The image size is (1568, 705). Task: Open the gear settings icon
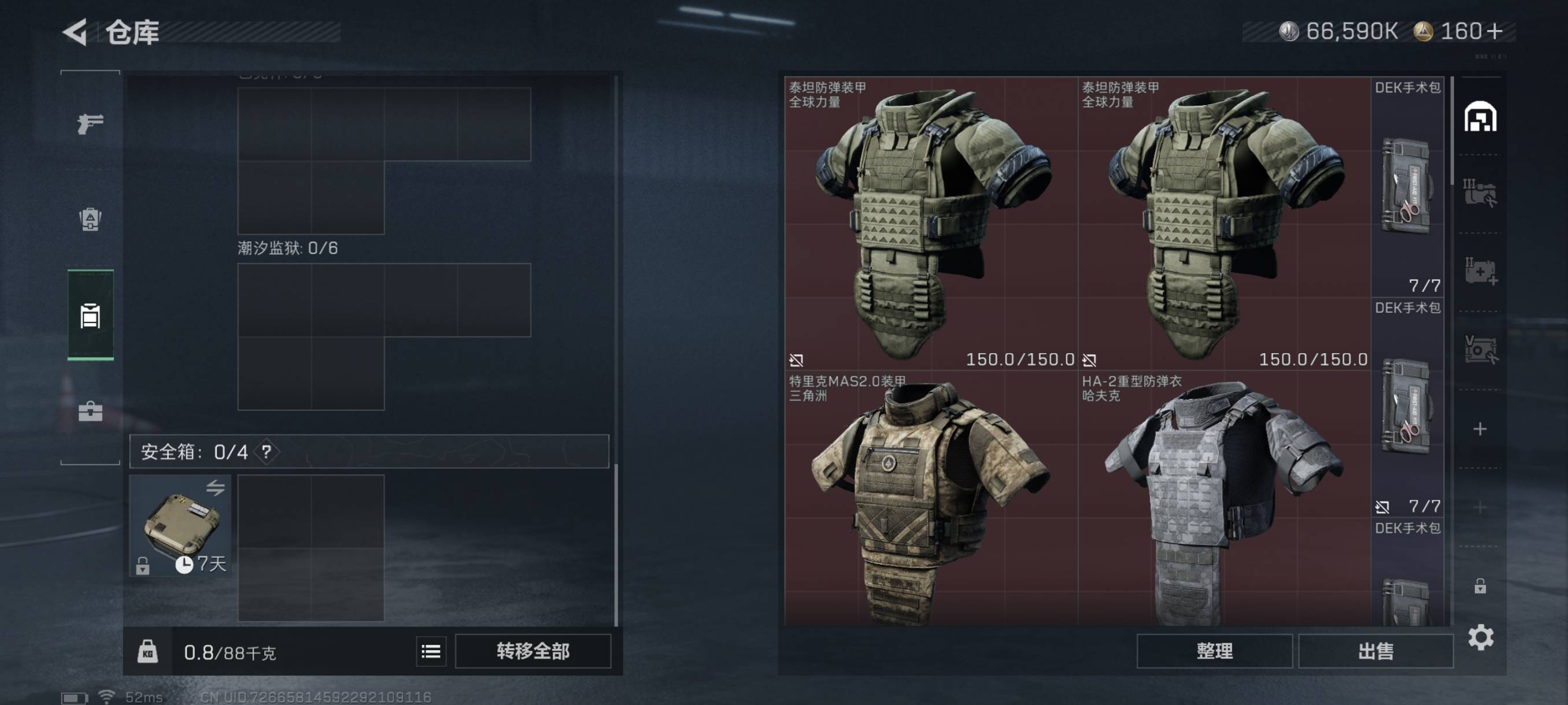(x=1480, y=637)
